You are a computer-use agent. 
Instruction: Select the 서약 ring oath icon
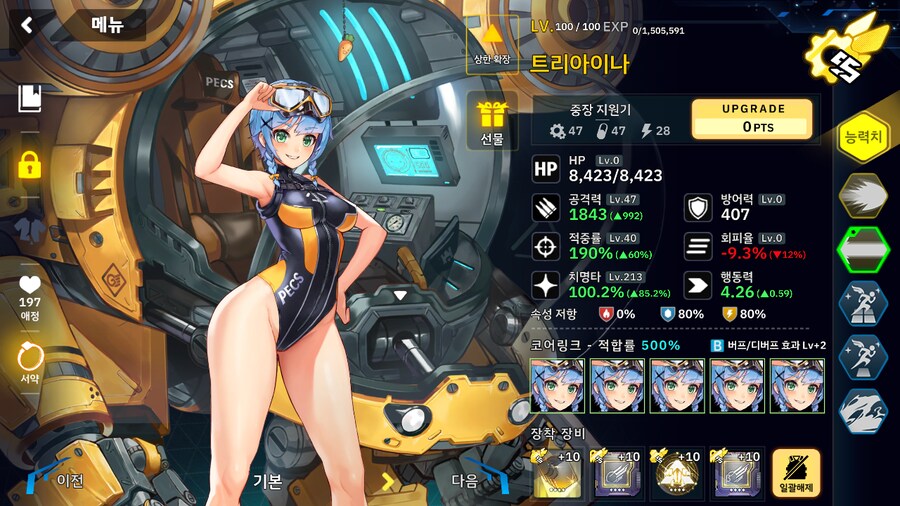pos(29,363)
